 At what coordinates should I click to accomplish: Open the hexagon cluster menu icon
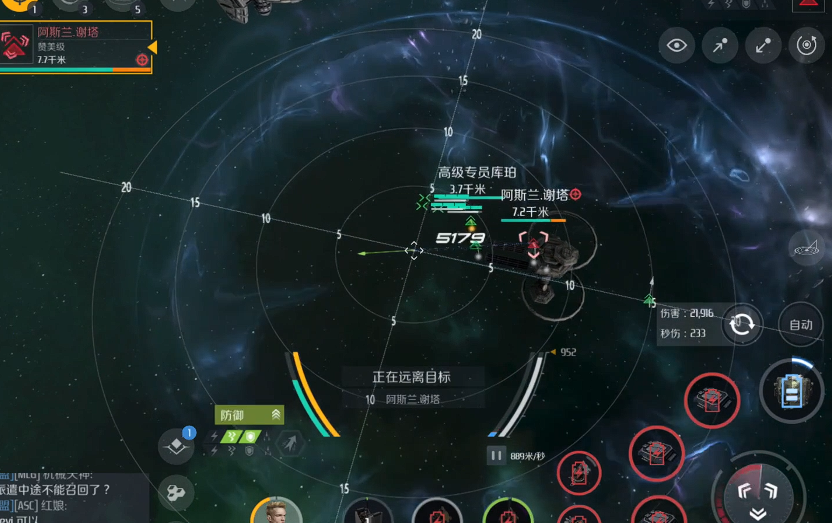coord(177,492)
